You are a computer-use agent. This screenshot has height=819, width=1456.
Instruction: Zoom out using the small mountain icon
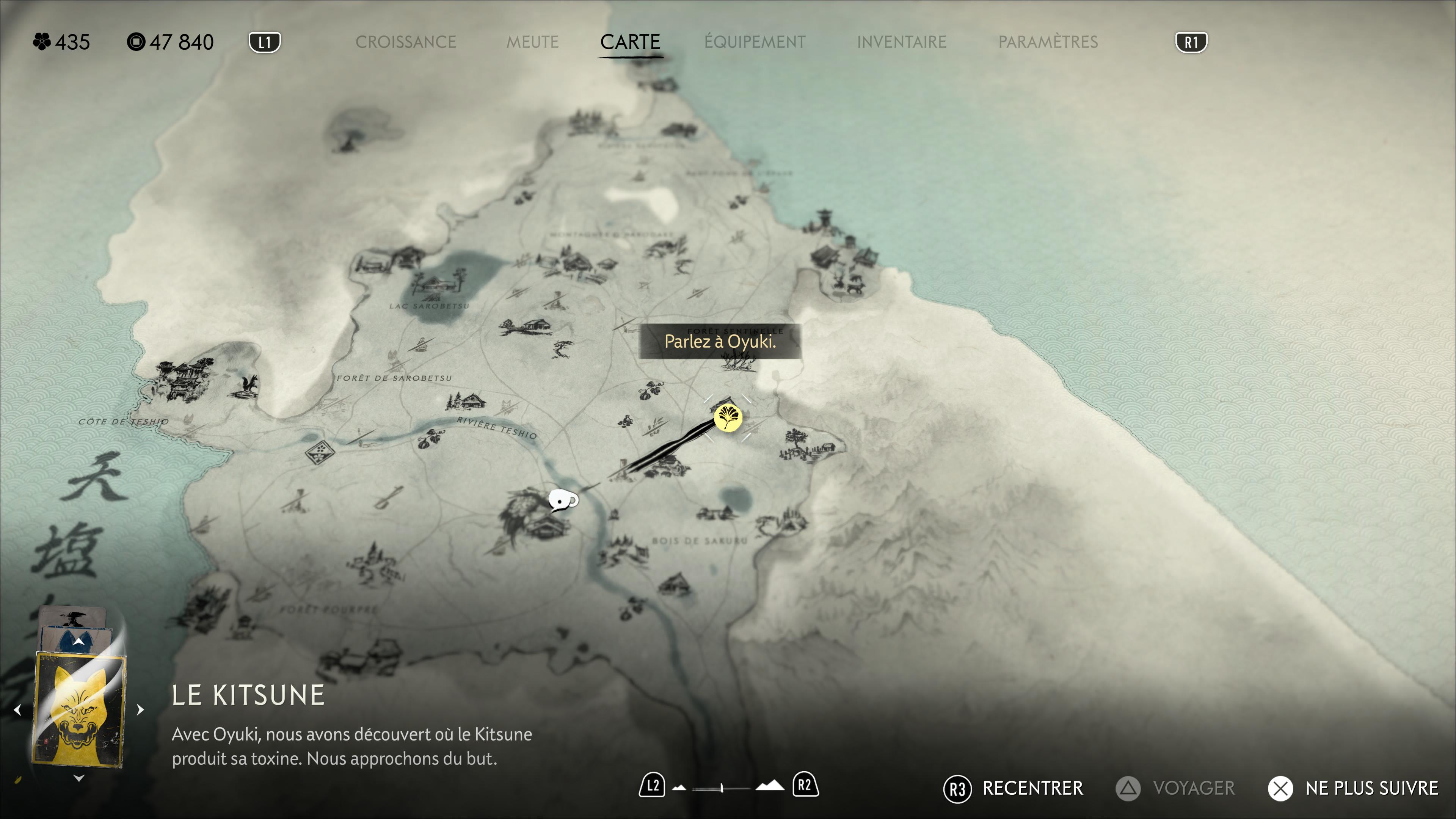click(x=679, y=788)
